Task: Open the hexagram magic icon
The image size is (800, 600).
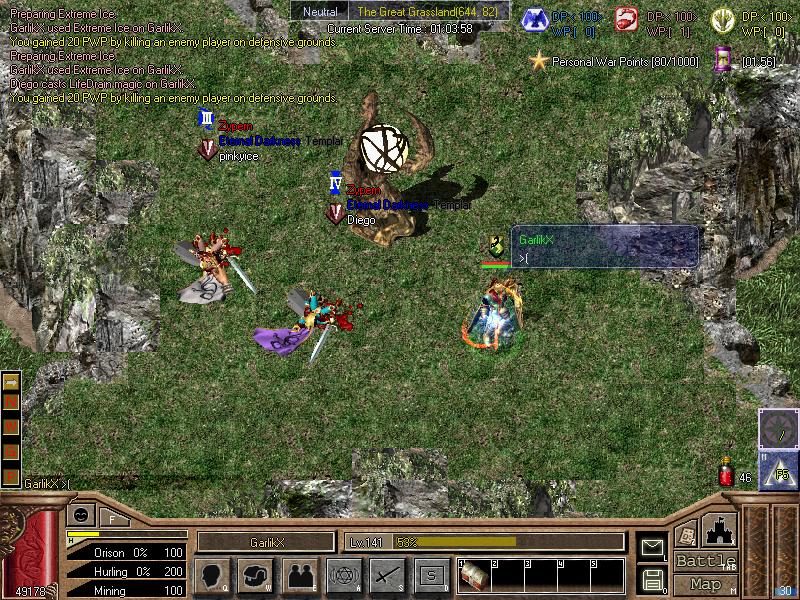Action: 344,575
